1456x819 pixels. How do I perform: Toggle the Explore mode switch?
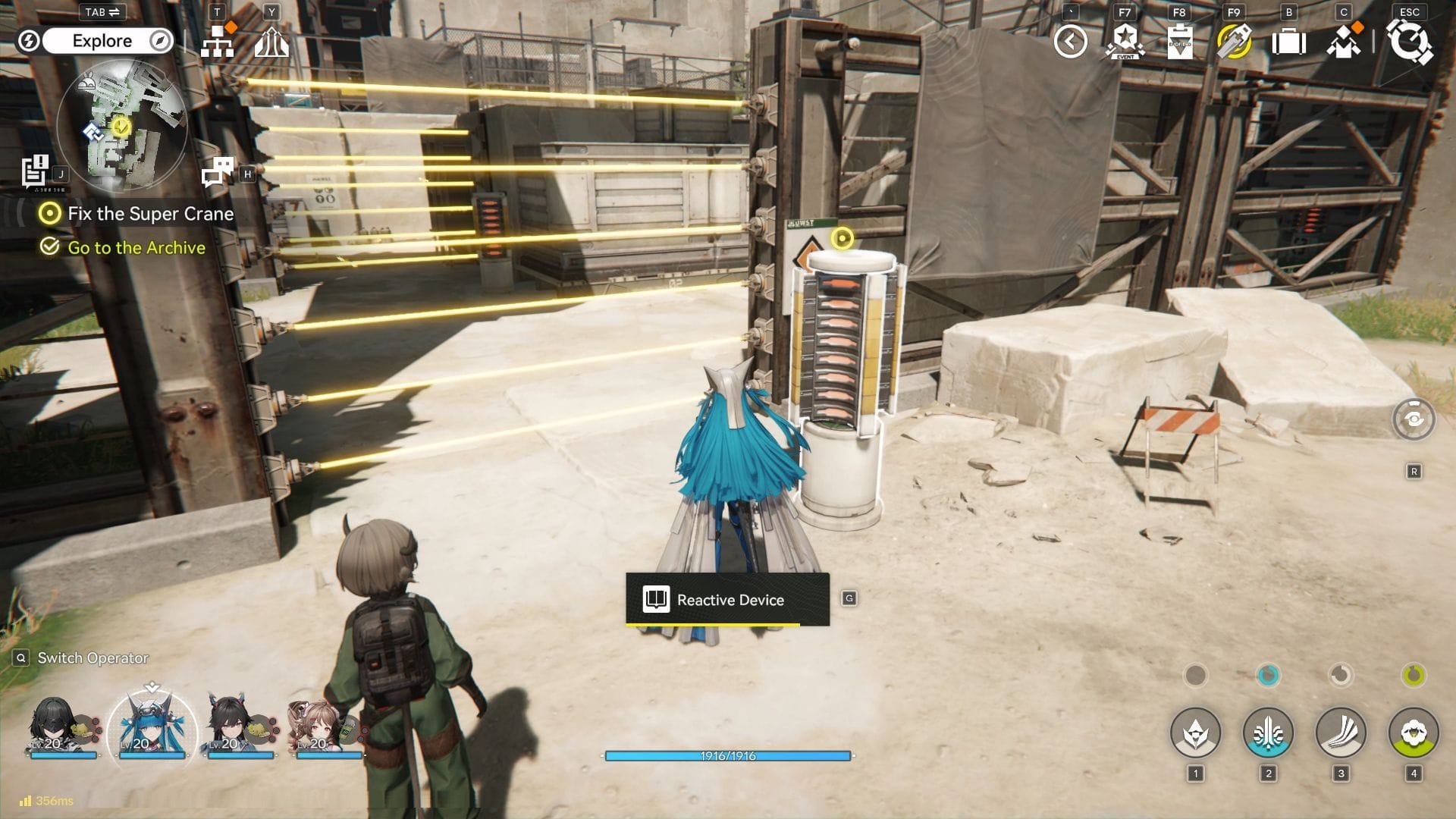102,41
